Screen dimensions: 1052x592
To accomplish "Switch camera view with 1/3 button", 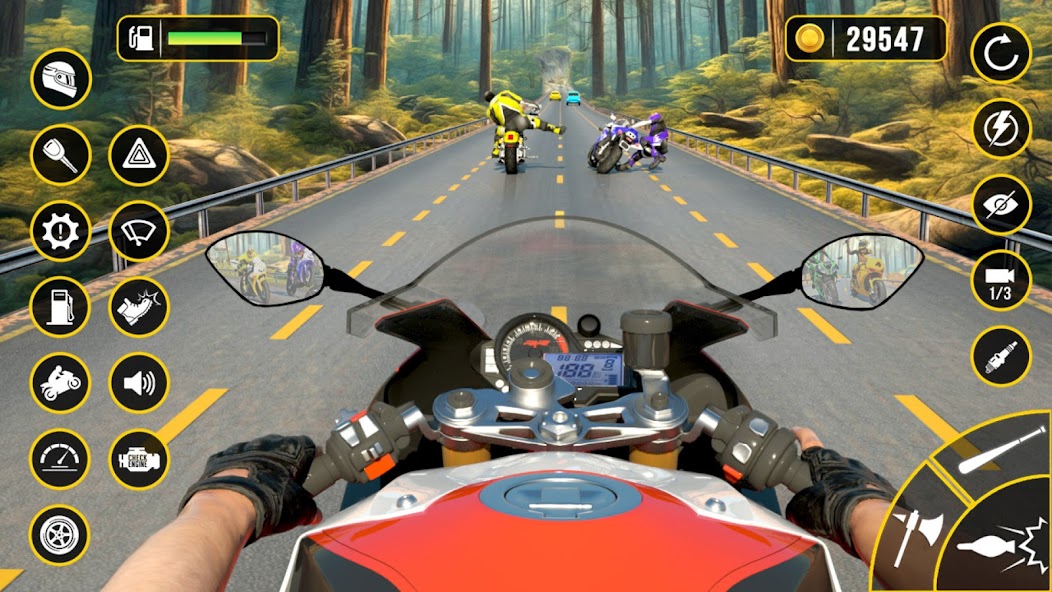I will 1001,281.
